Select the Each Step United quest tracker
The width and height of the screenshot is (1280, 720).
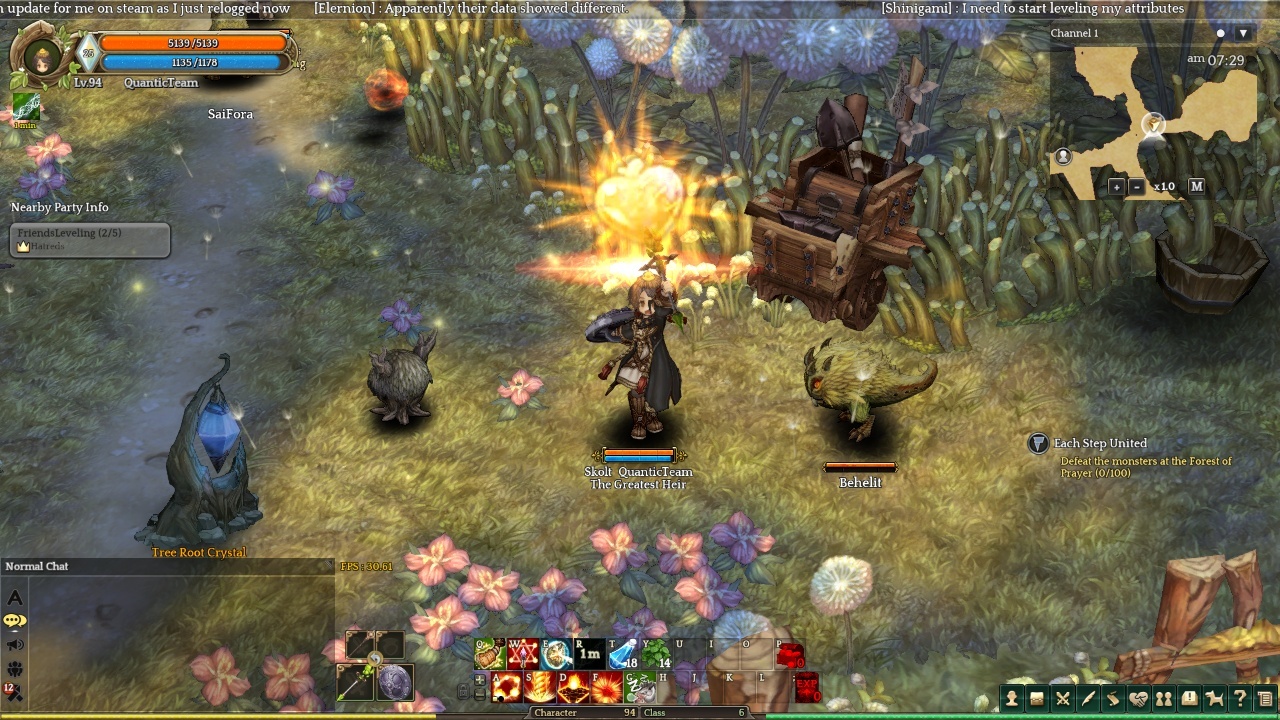1100,443
